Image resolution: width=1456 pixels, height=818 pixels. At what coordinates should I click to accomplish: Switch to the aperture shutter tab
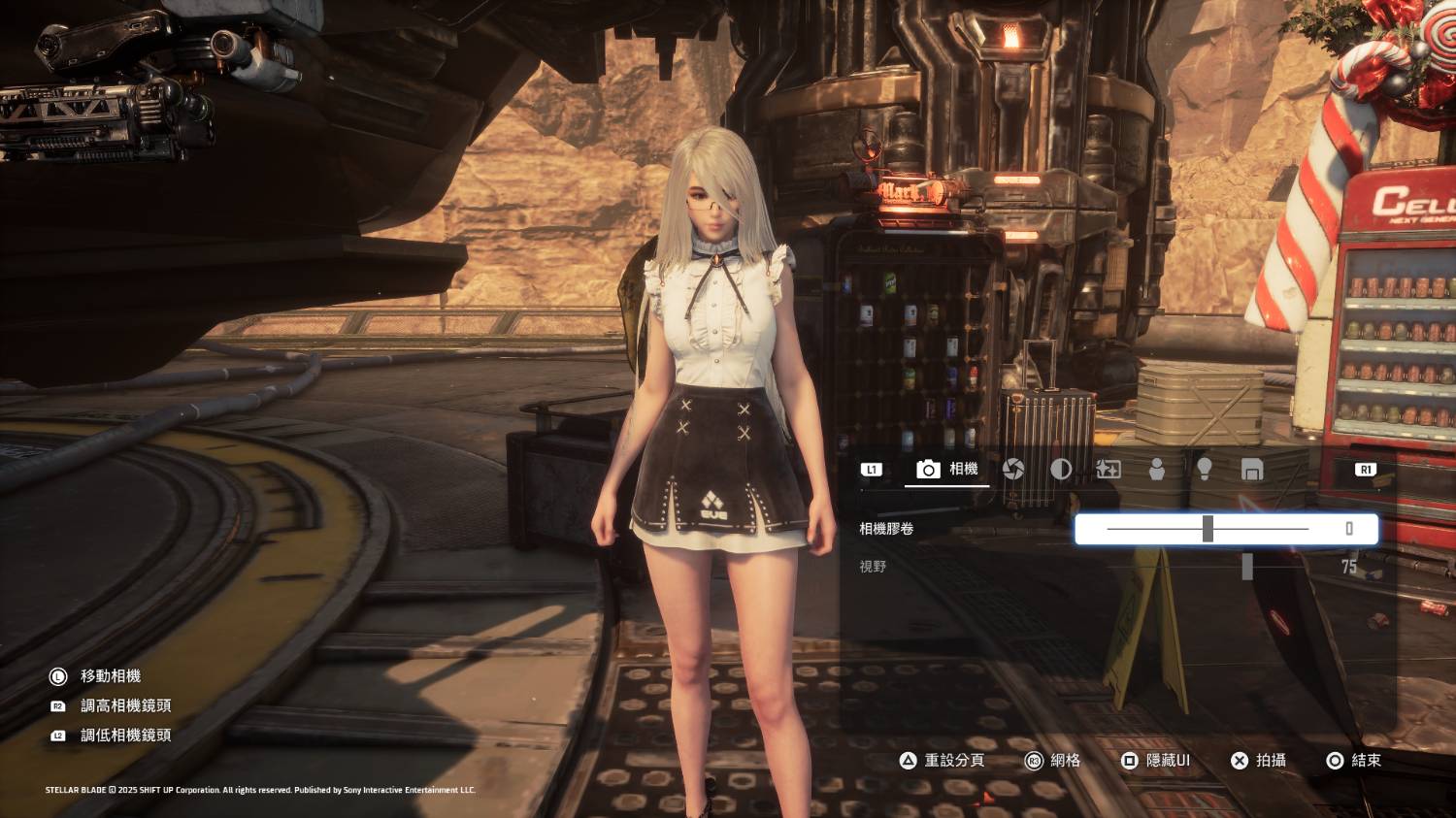pos(1013,470)
